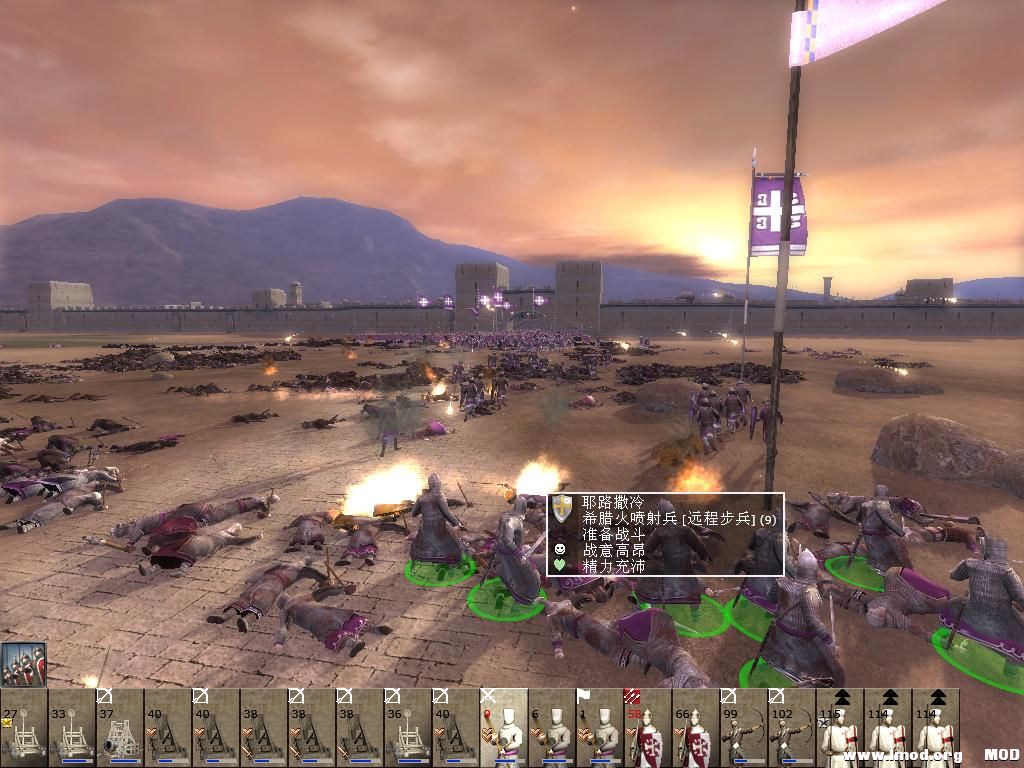Image resolution: width=1024 pixels, height=768 pixels.
Task: Select the catapult card with 33 men
Action: click(x=72, y=728)
